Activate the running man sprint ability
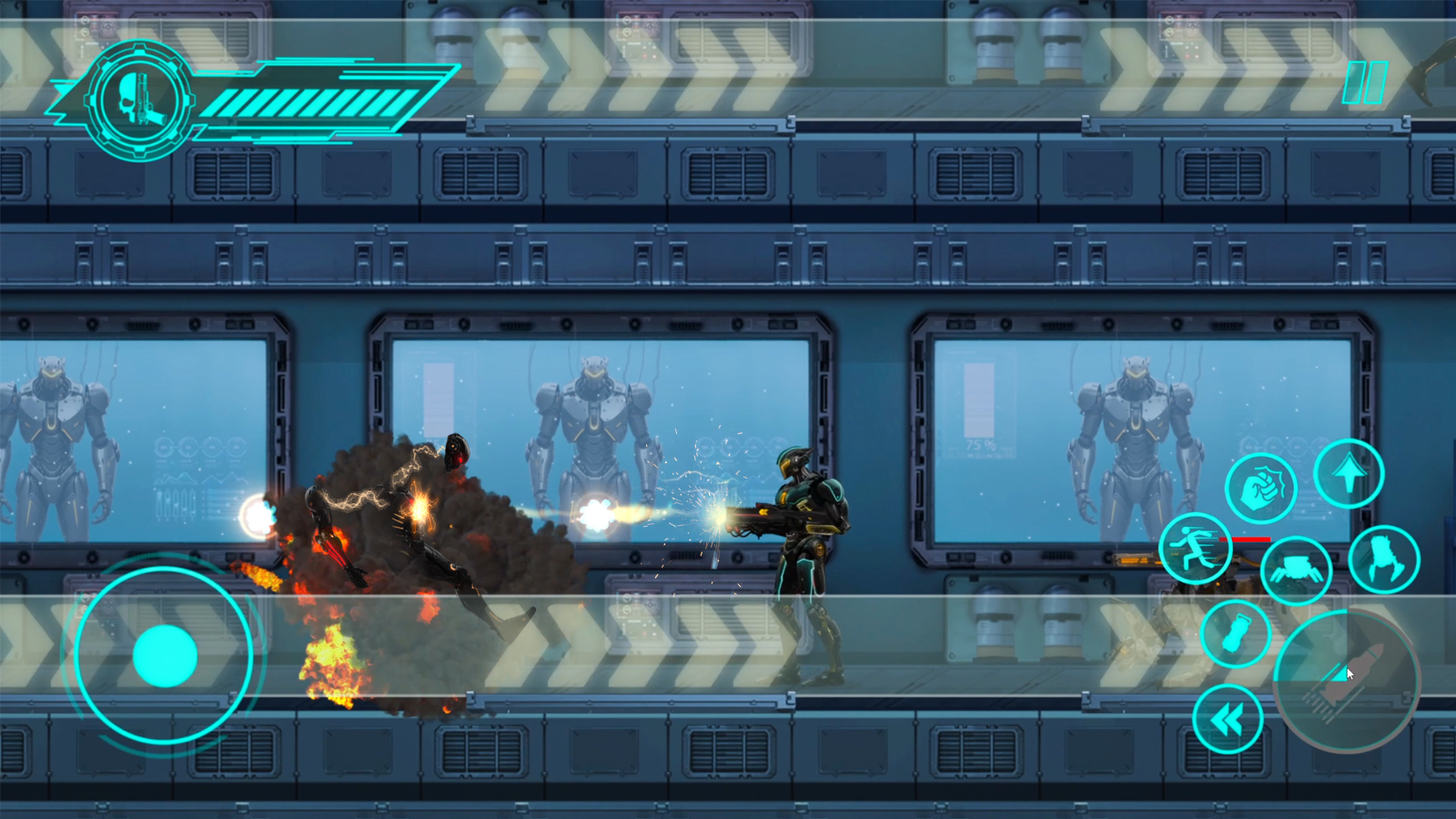 click(x=1195, y=548)
